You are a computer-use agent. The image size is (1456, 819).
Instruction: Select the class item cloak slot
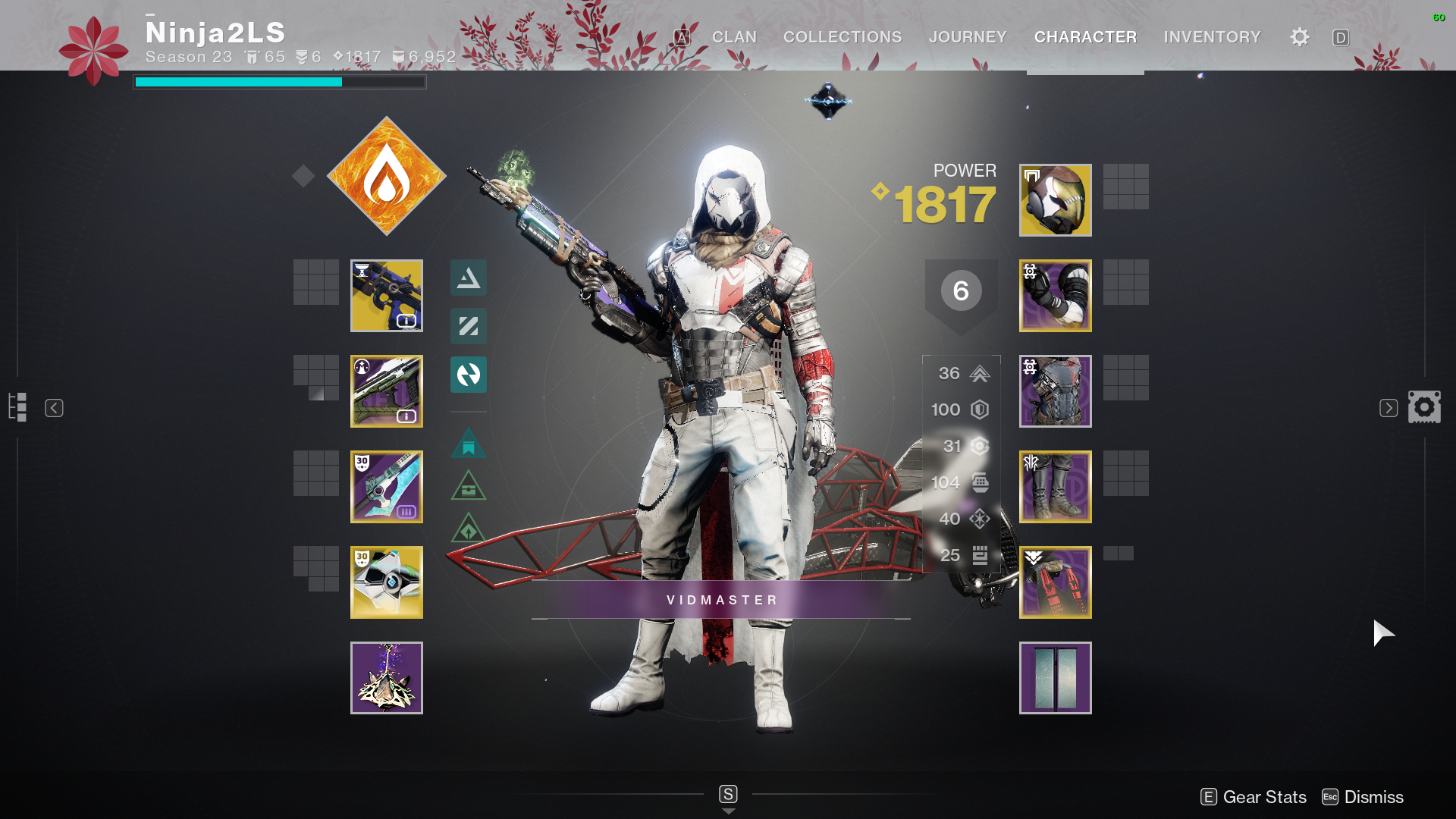[x=1055, y=582]
